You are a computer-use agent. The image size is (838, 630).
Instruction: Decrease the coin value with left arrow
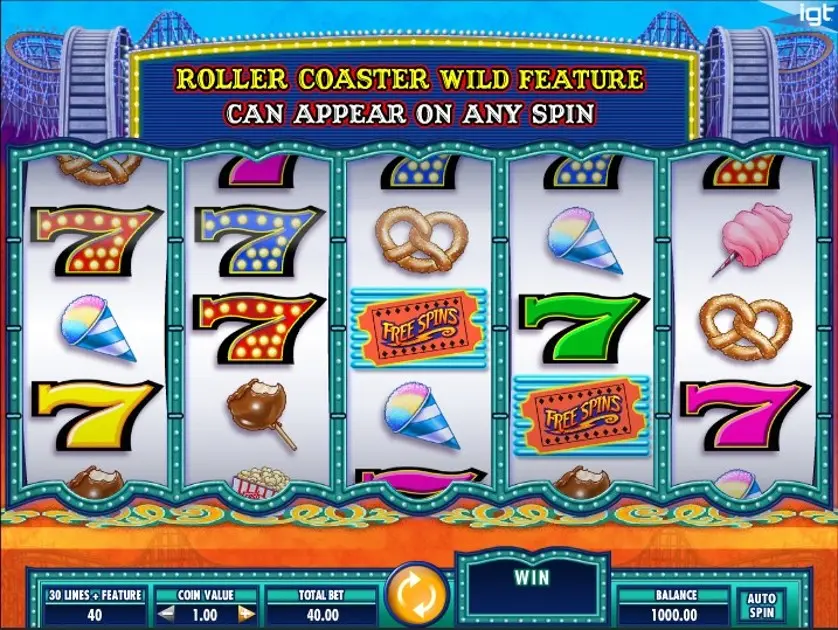163,612
